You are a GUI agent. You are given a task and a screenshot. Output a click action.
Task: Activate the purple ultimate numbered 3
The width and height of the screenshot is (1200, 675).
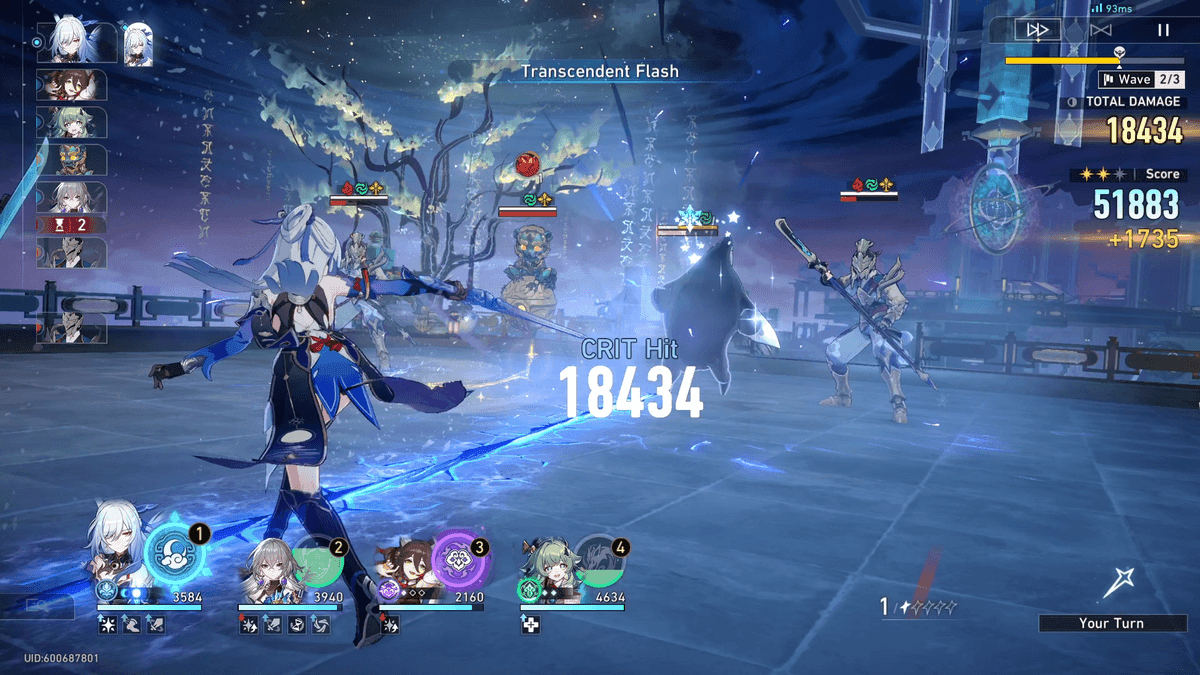459,560
